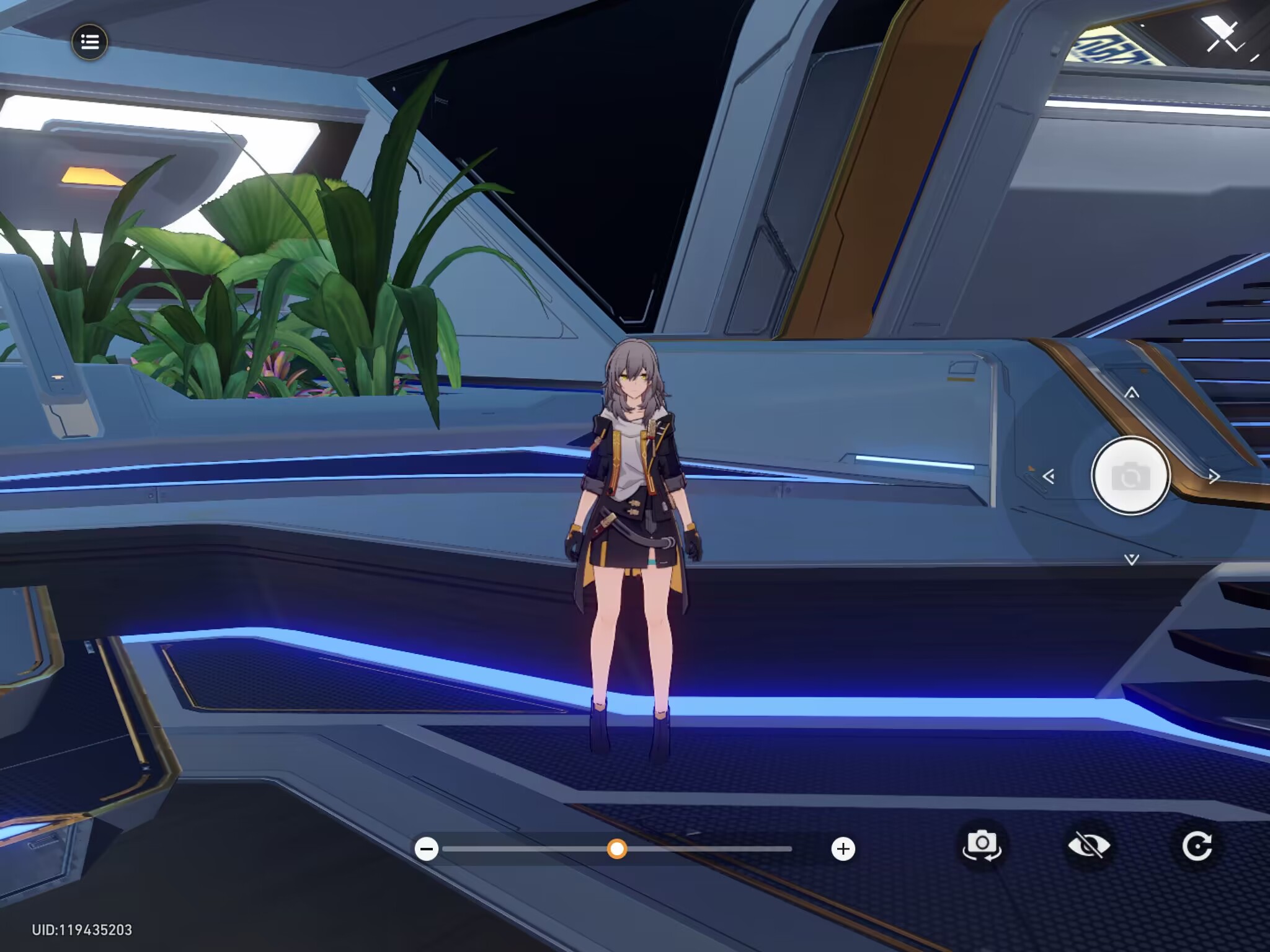Tilt the camera down with the down arrow

click(x=1132, y=560)
